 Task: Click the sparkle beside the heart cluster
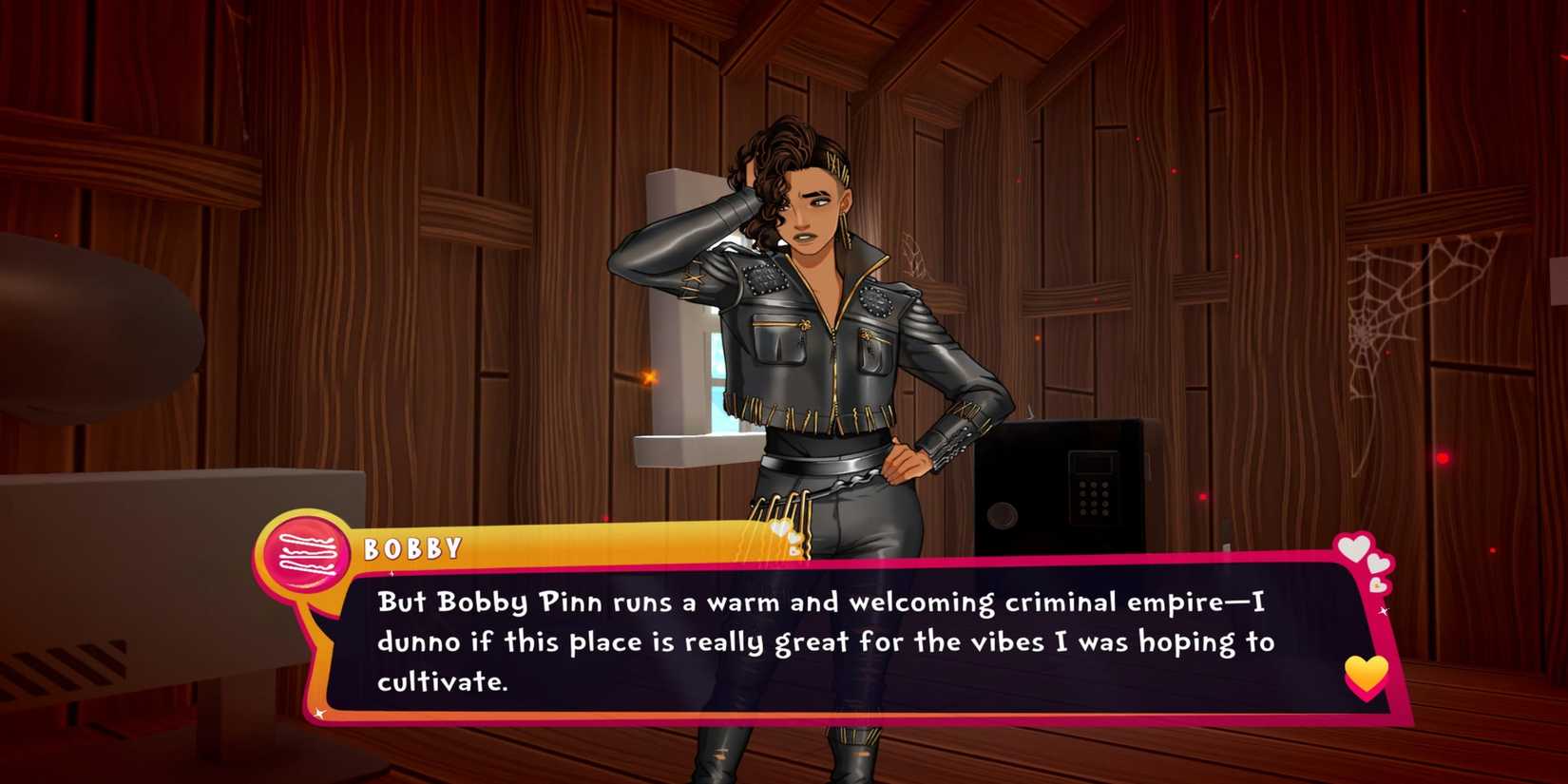[x=1385, y=610]
